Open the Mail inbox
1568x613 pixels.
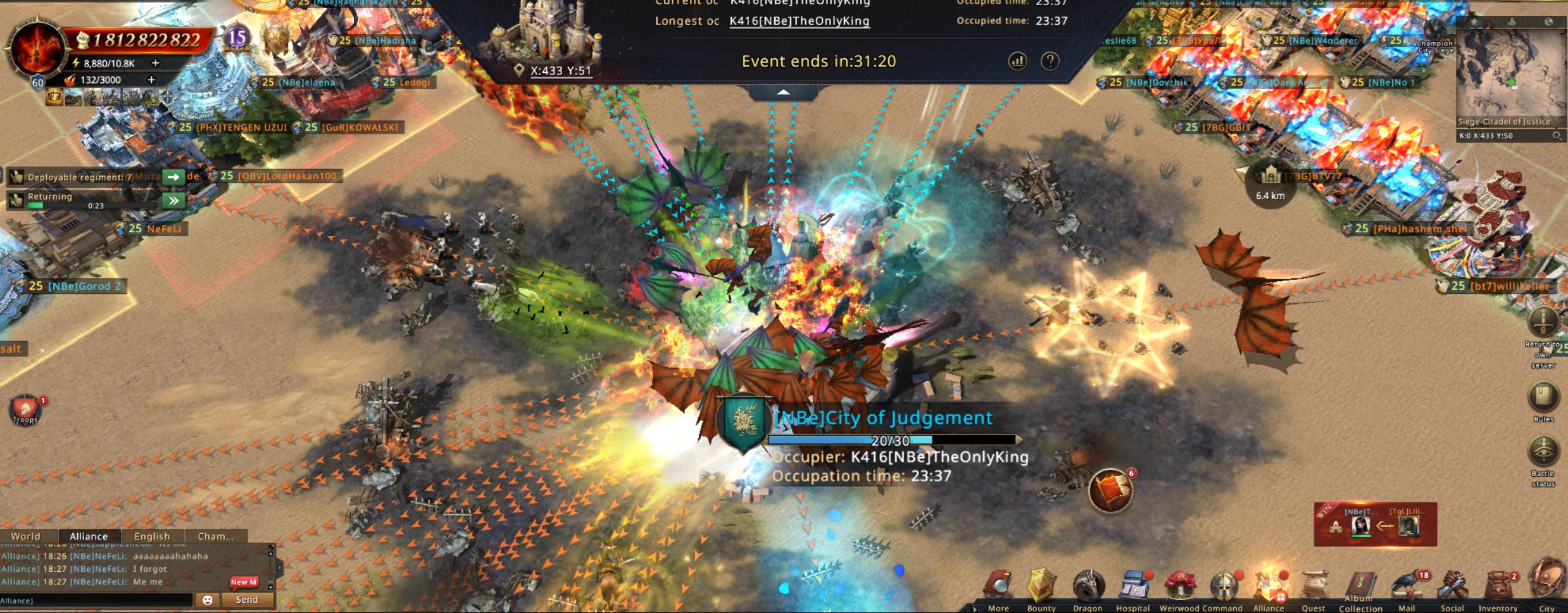(x=1407, y=588)
